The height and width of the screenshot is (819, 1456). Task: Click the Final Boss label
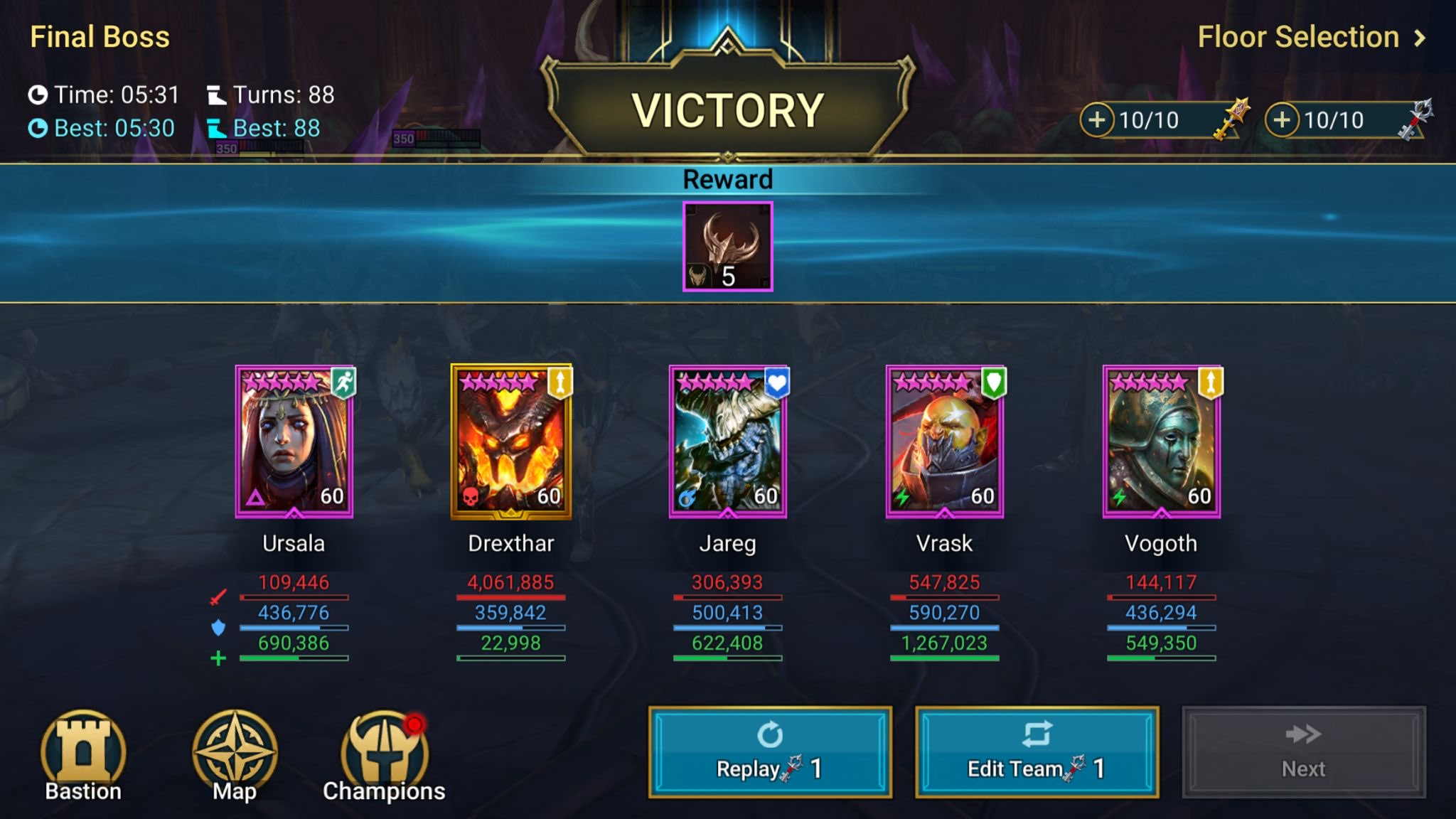[99, 36]
